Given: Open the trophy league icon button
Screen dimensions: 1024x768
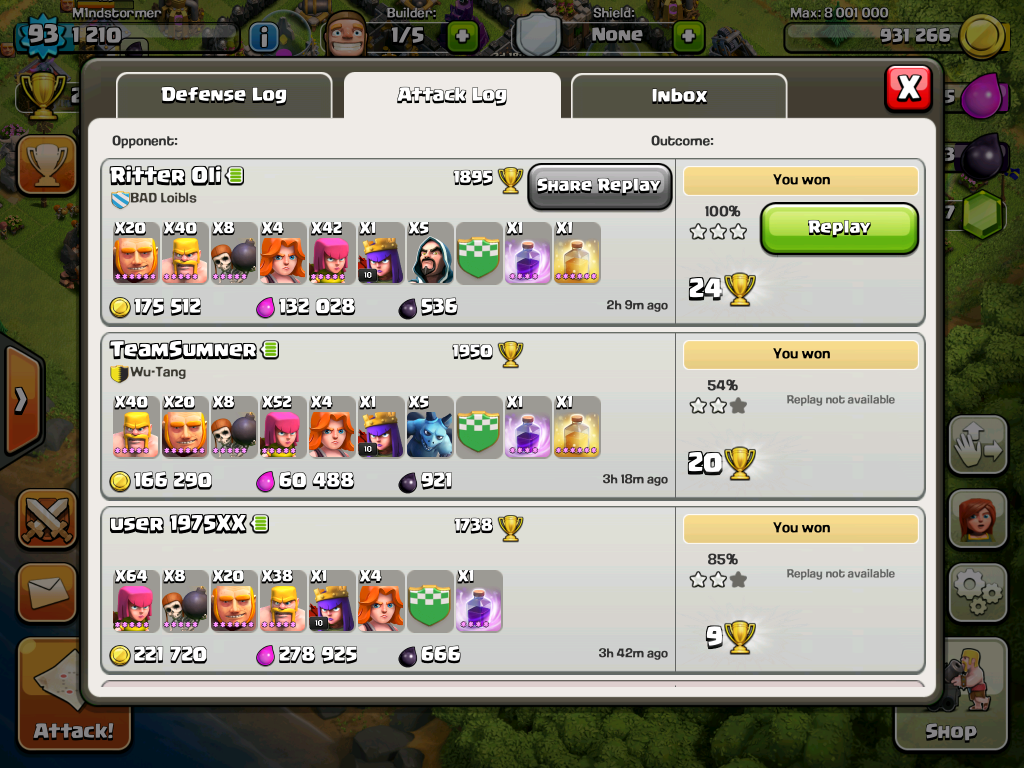Looking at the screenshot, I should click(47, 163).
